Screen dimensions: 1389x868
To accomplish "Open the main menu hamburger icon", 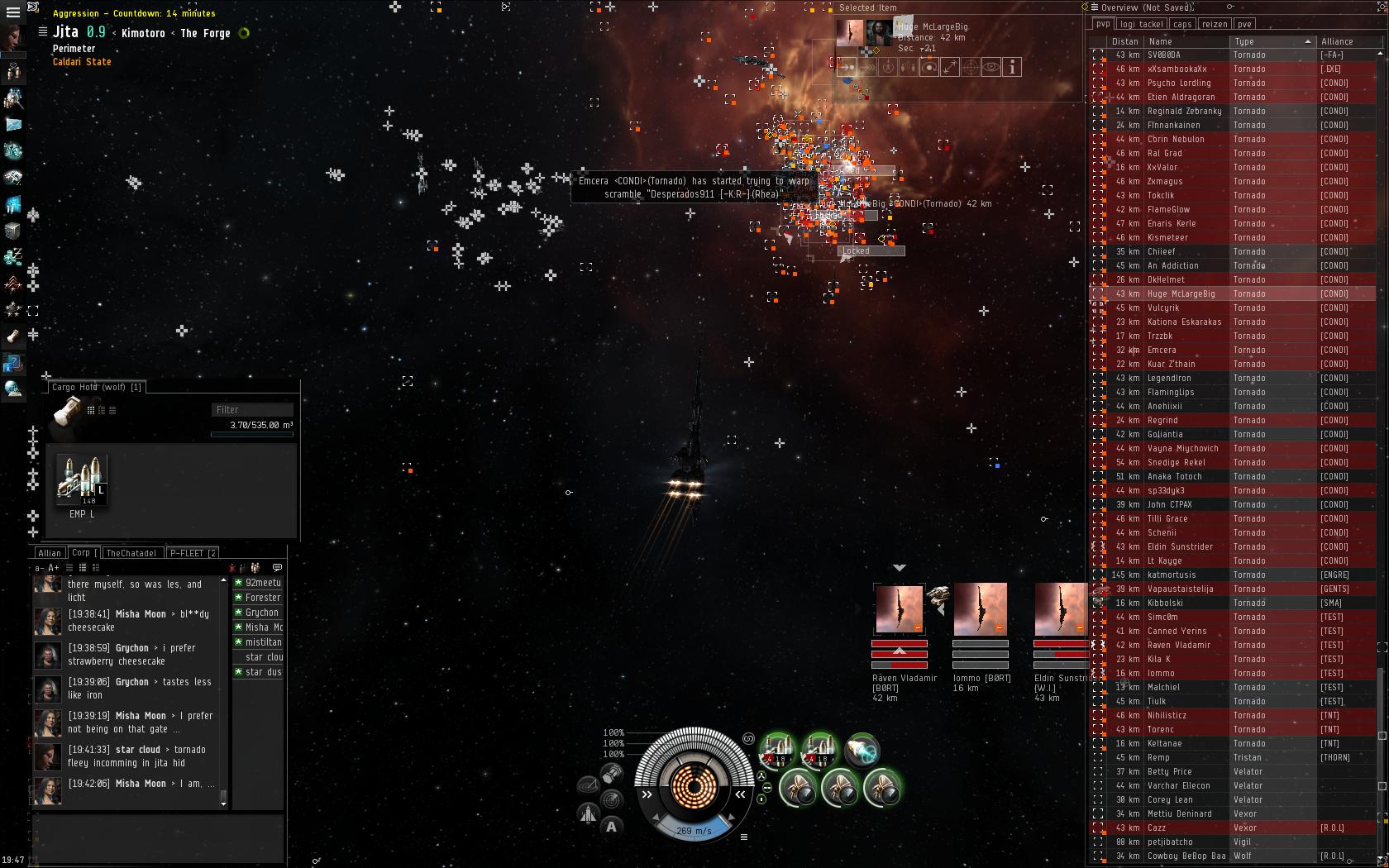I will 12,12.
